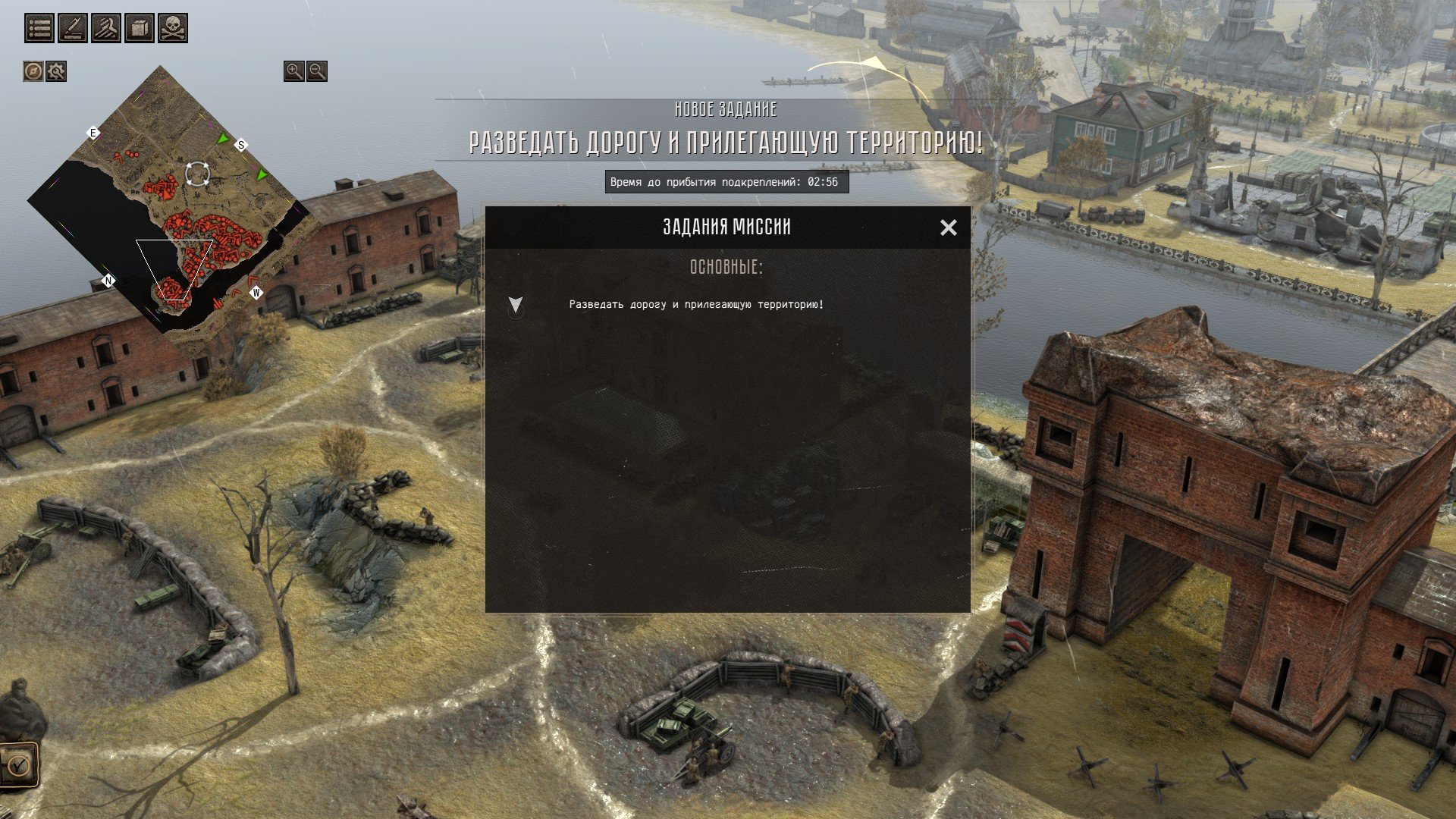Click the skull and crossbones icon
1456x819 pixels.
coord(173,28)
